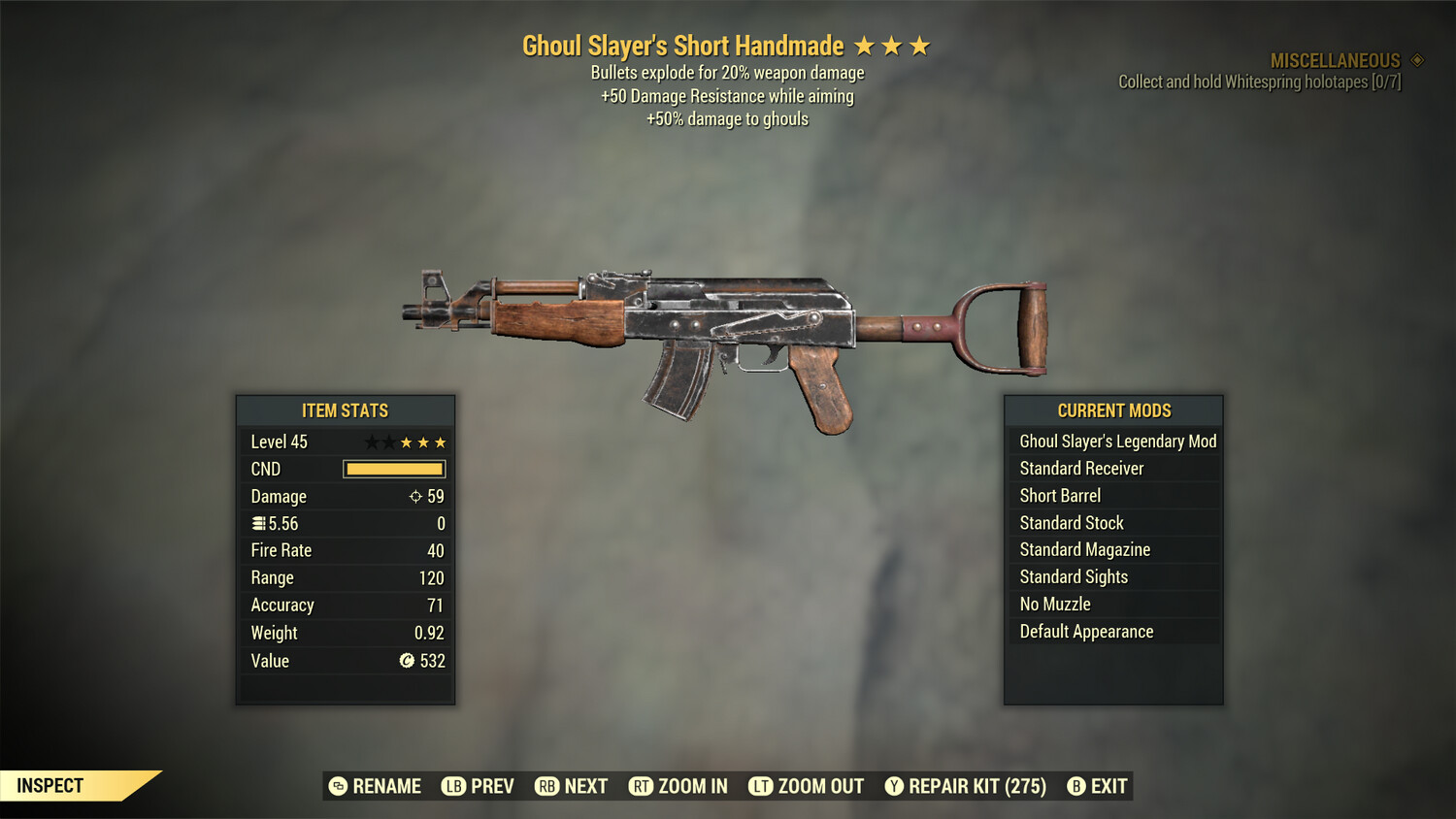This screenshot has width=1456, height=819.
Task: Select the RT Zoom In icon
Action: pyautogui.click(x=642, y=786)
